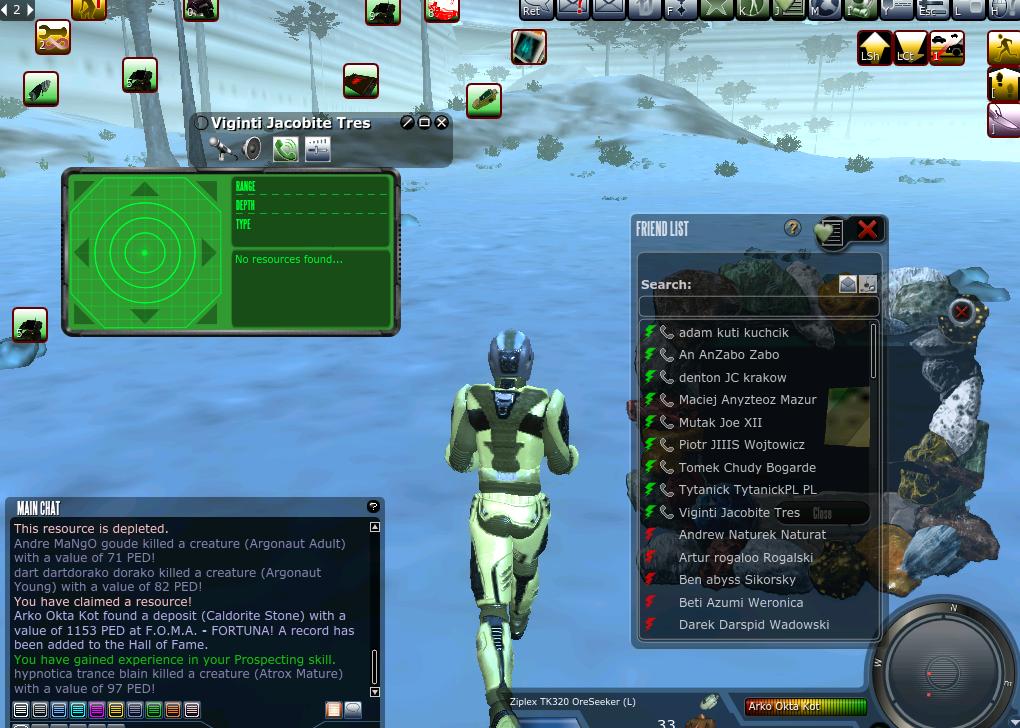Select friend adam kuti kuchcik
Screen dimensions: 1020x728
click(x=733, y=332)
